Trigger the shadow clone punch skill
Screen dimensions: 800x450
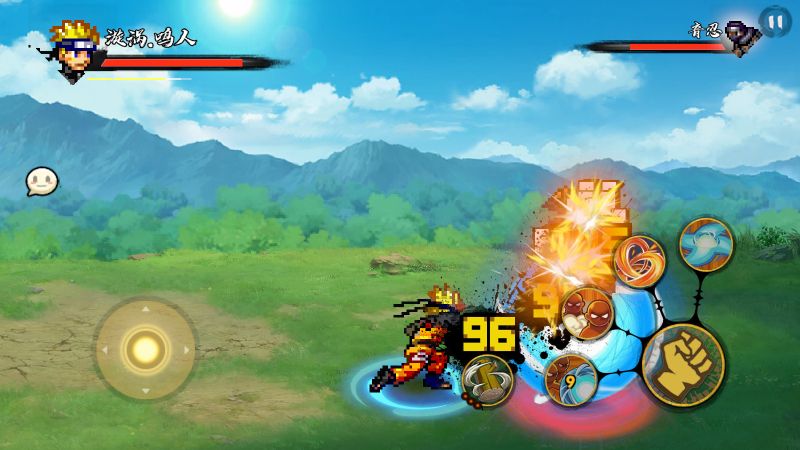click(586, 311)
